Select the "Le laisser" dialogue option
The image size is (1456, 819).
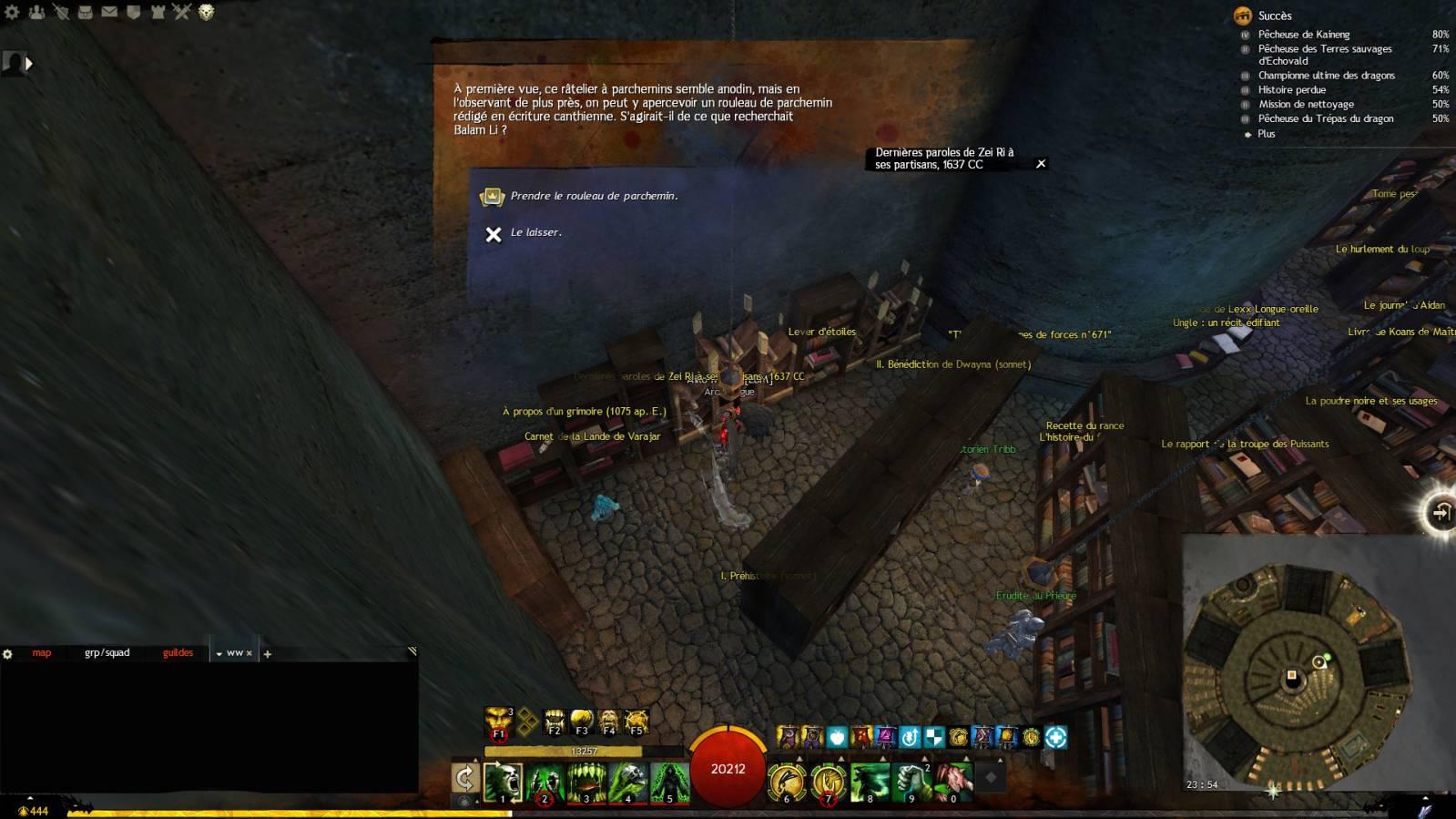pyautogui.click(x=535, y=233)
